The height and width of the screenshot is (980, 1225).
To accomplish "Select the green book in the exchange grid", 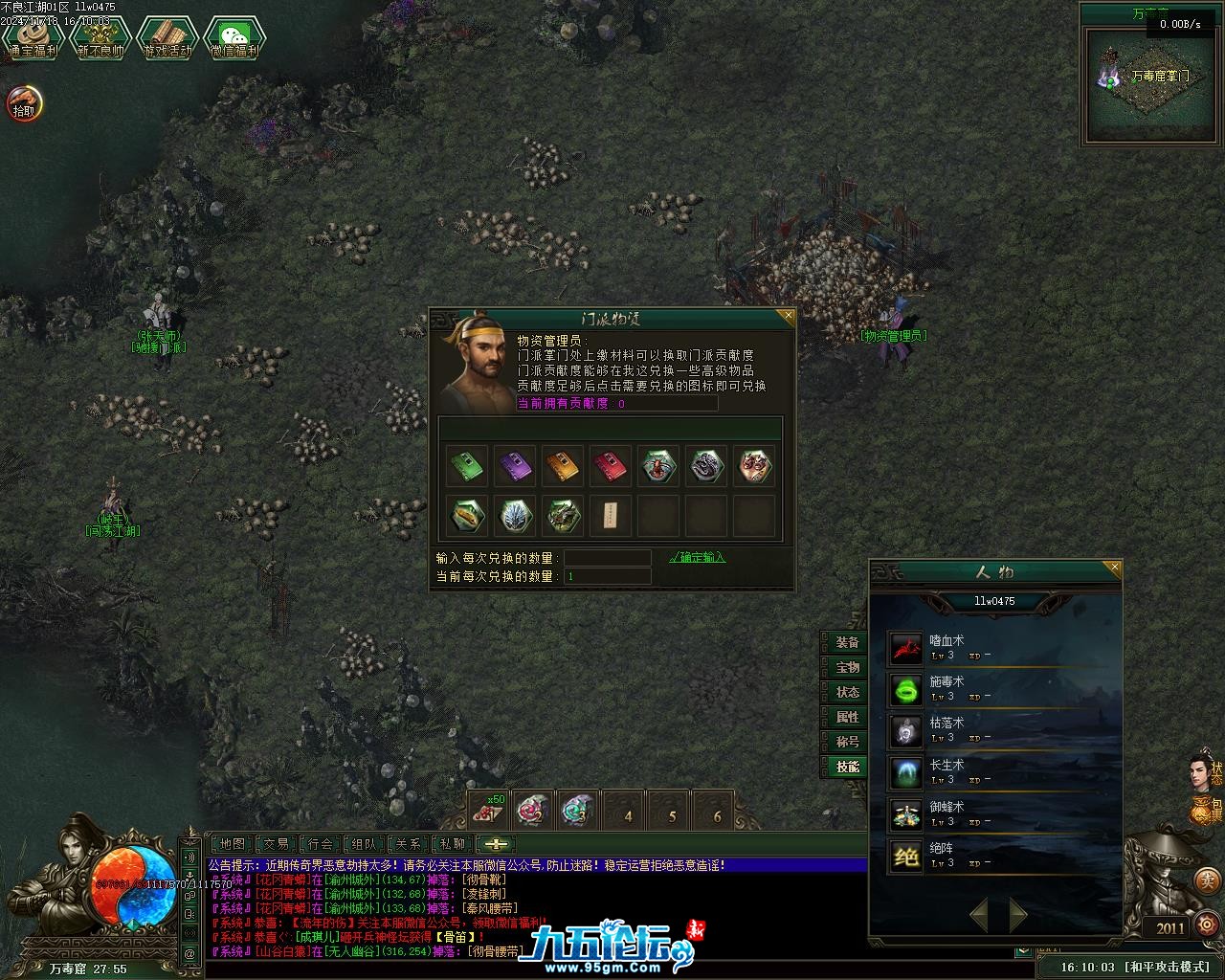I will 466,466.
